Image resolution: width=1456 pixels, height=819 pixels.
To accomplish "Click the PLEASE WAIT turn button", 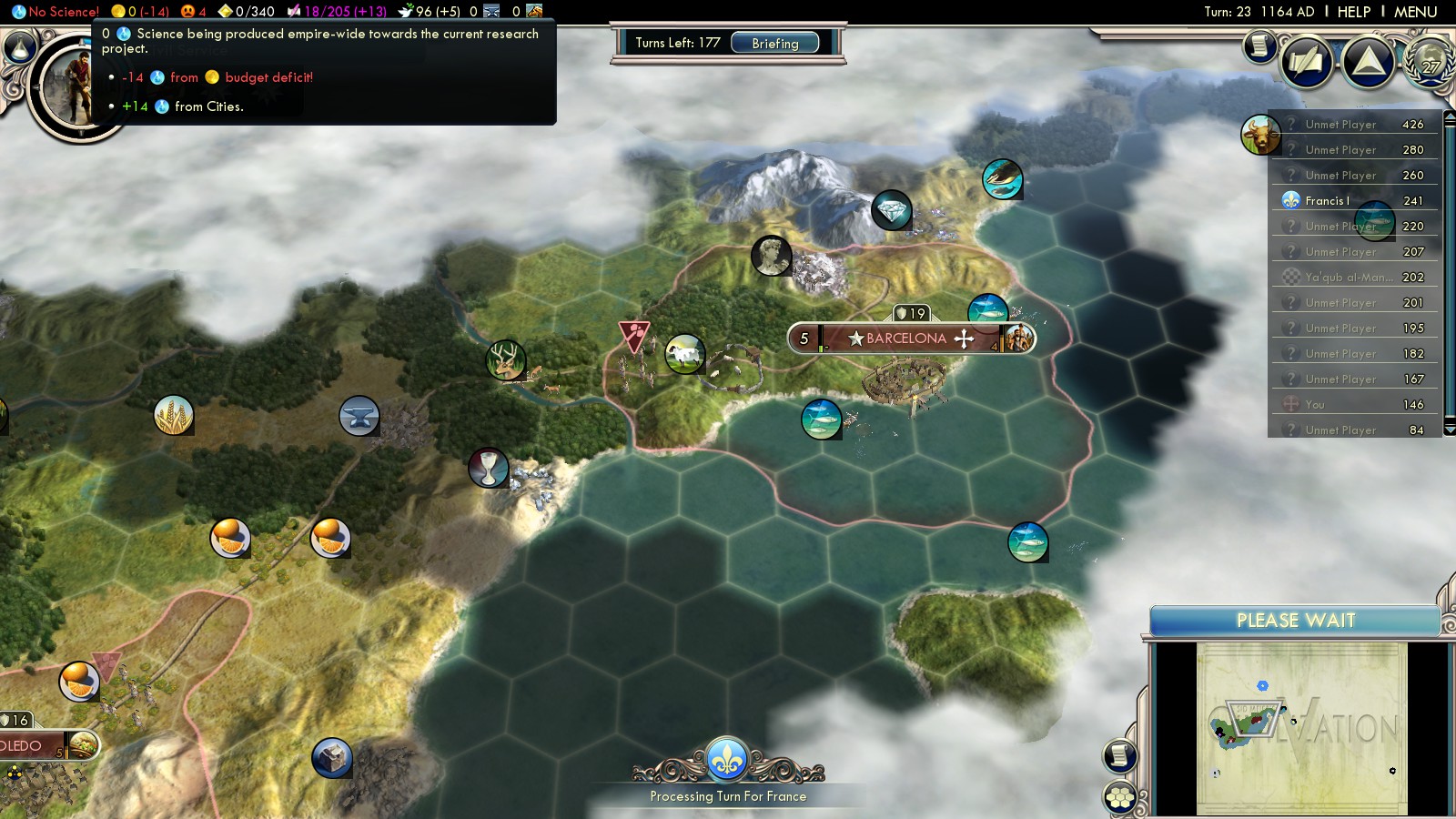I will coord(1295,621).
